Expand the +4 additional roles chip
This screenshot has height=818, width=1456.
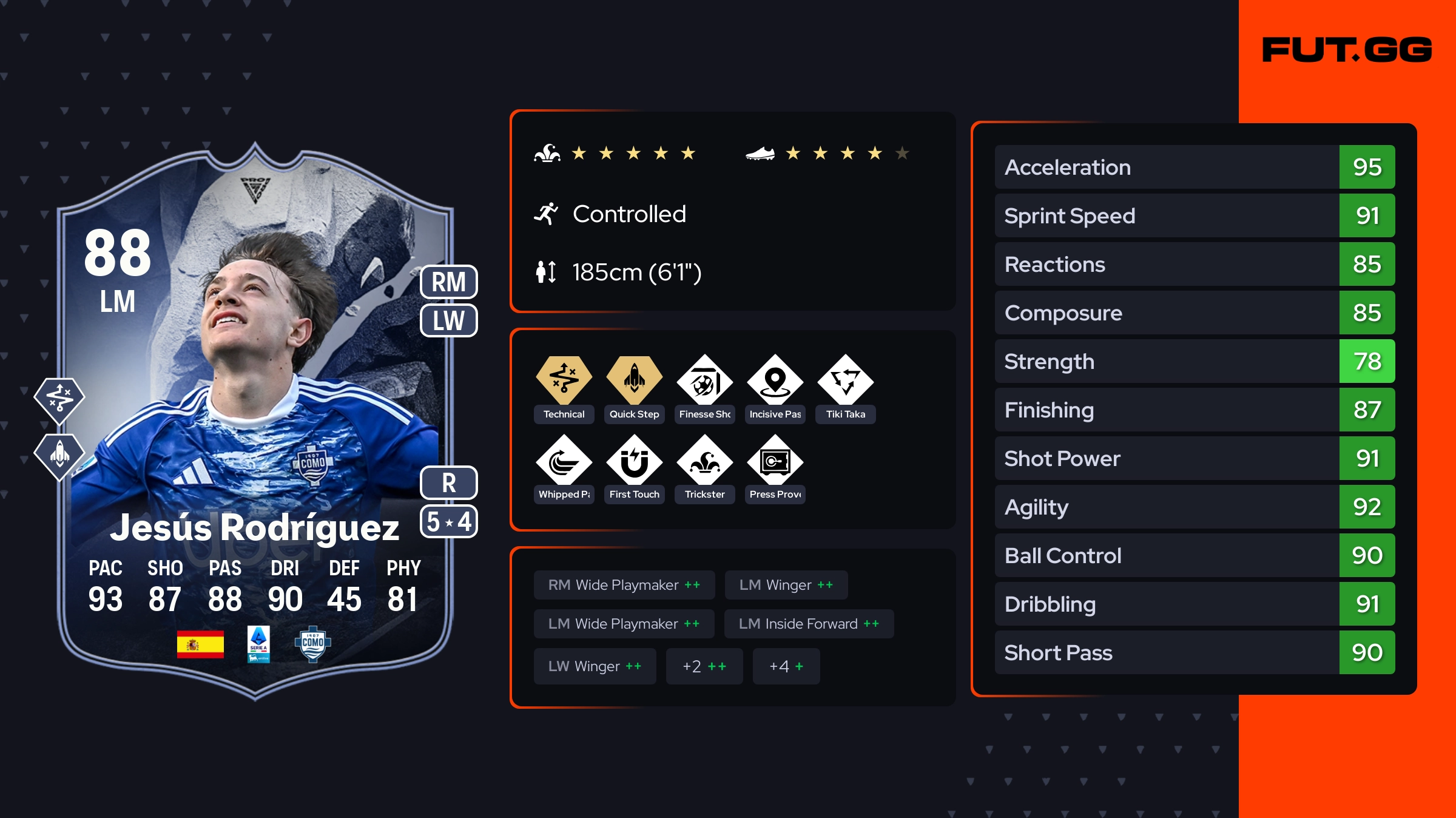click(x=786, y=666)
